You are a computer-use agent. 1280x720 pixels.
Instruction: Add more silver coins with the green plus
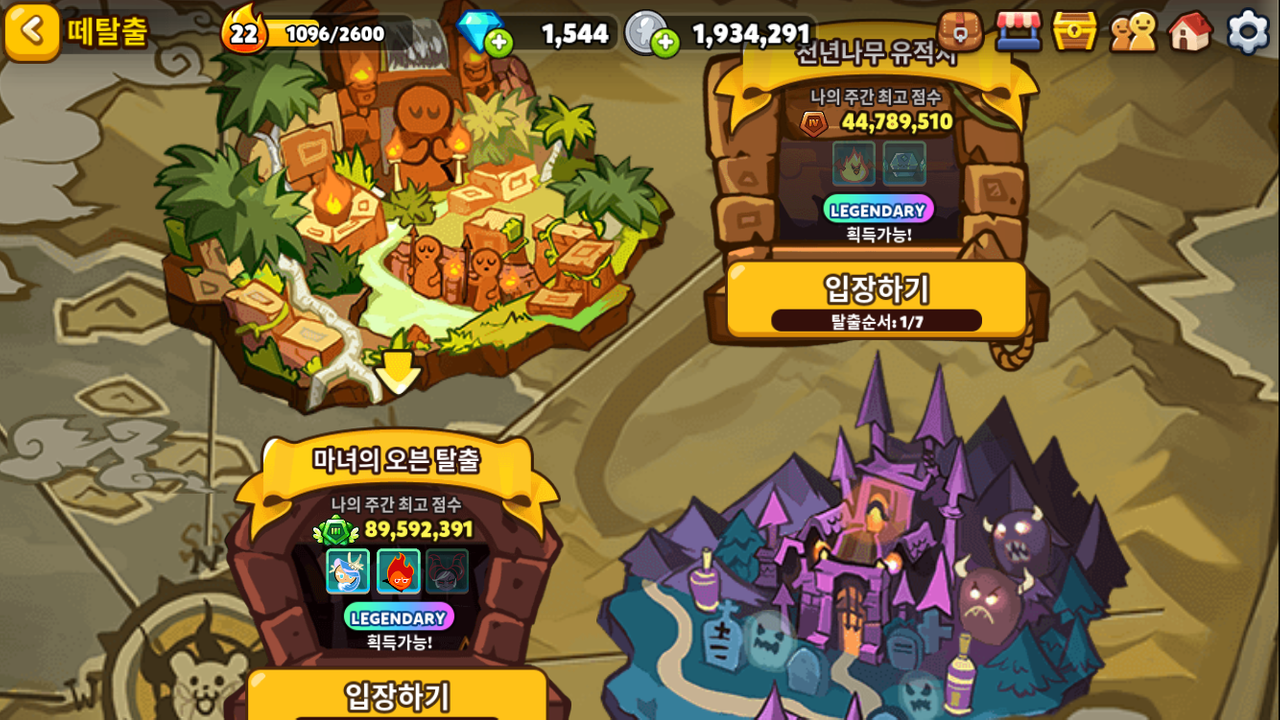664,42
